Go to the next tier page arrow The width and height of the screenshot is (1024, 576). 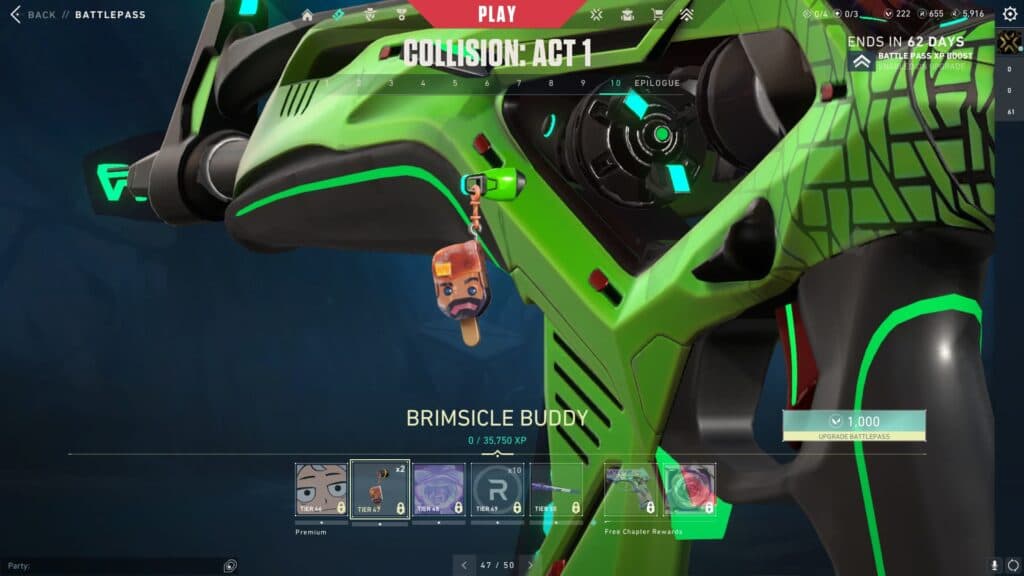point(531,565)
